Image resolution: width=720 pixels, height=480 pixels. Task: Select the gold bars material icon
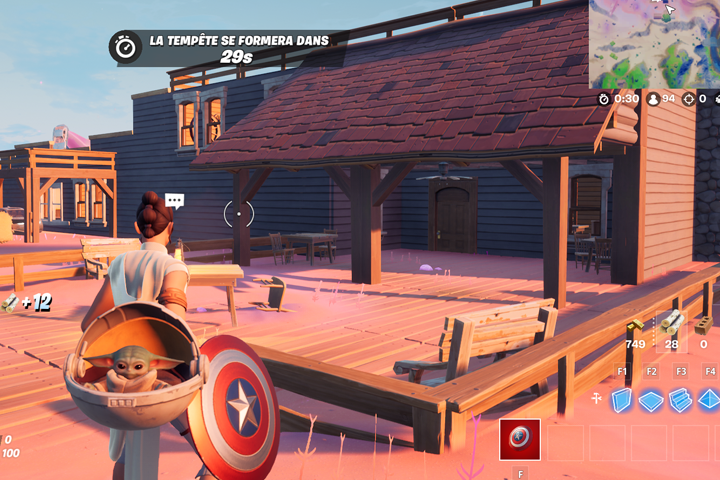click(635, 327)
